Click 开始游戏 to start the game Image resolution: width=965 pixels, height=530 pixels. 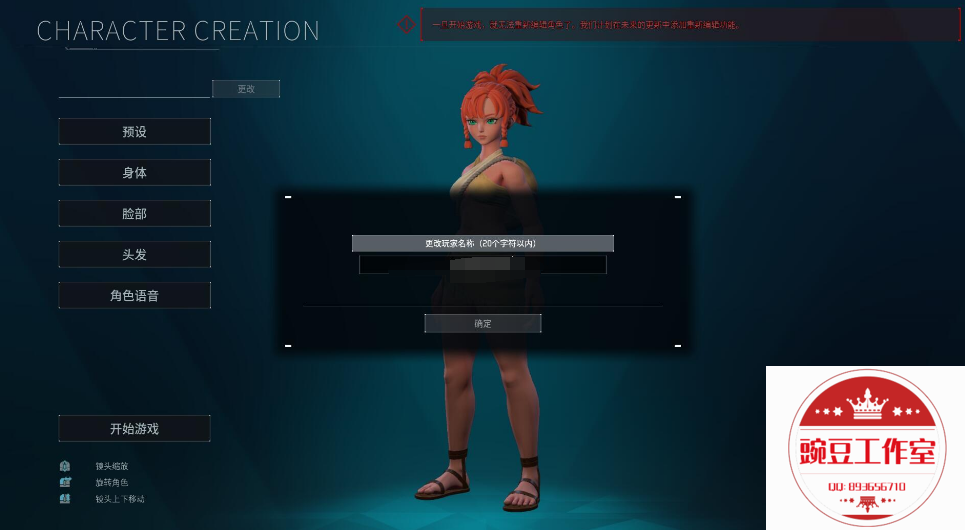click(x=135, y=428)
